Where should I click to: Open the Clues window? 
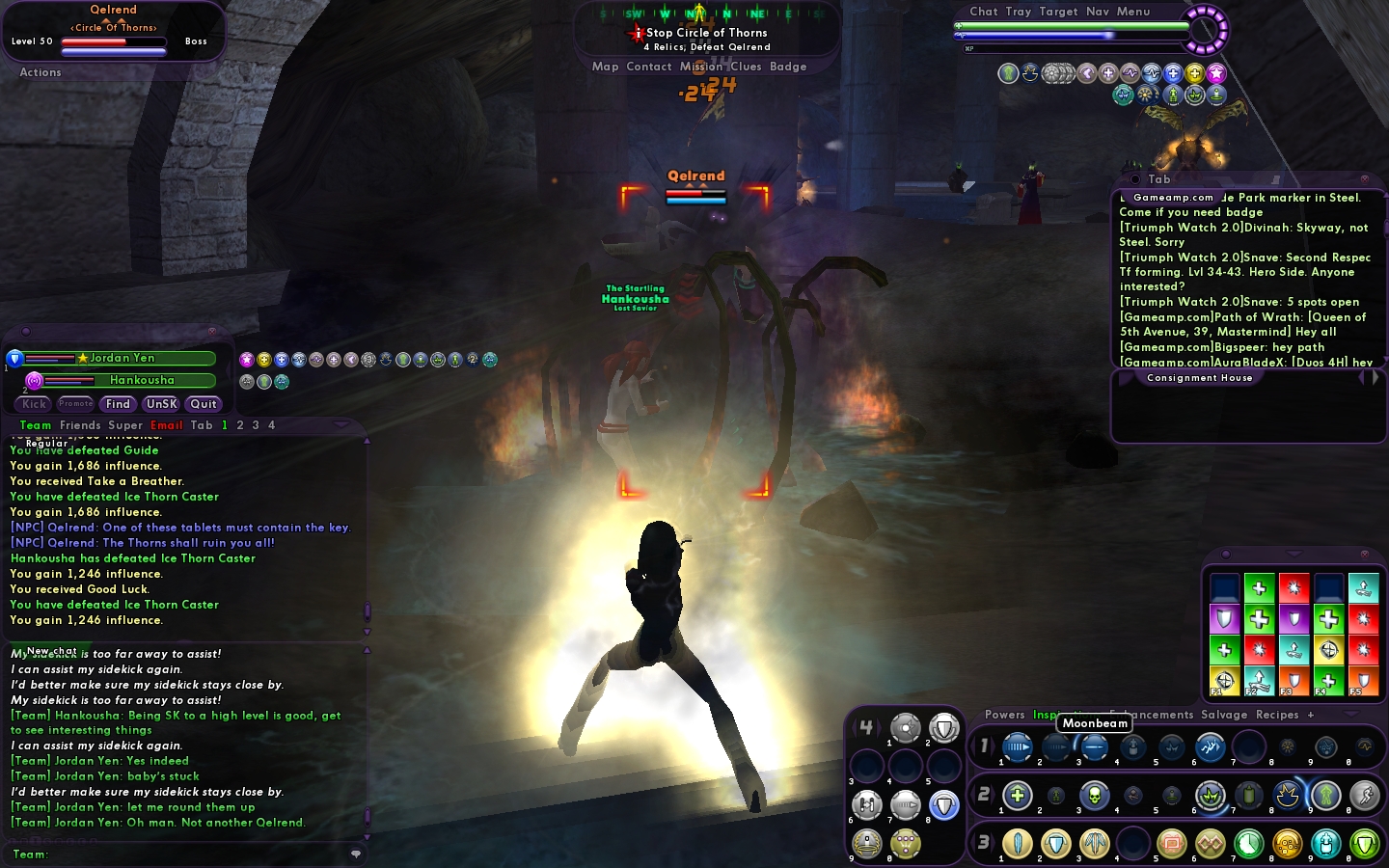coord(746,67)
